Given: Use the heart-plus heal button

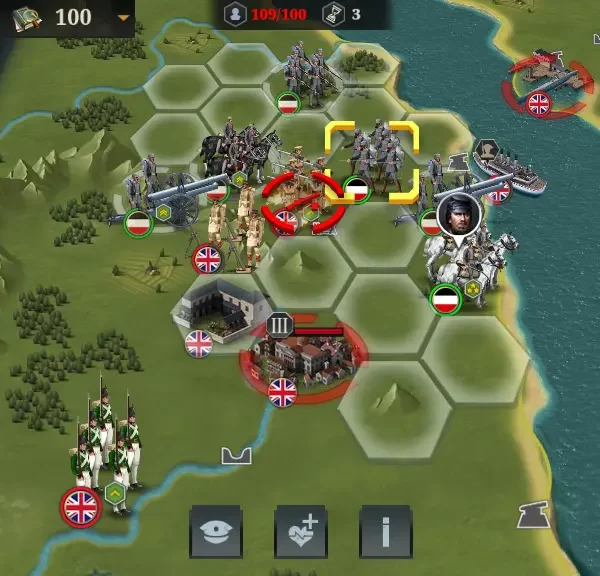Looking at the screenshot, I should pos(300,531).
